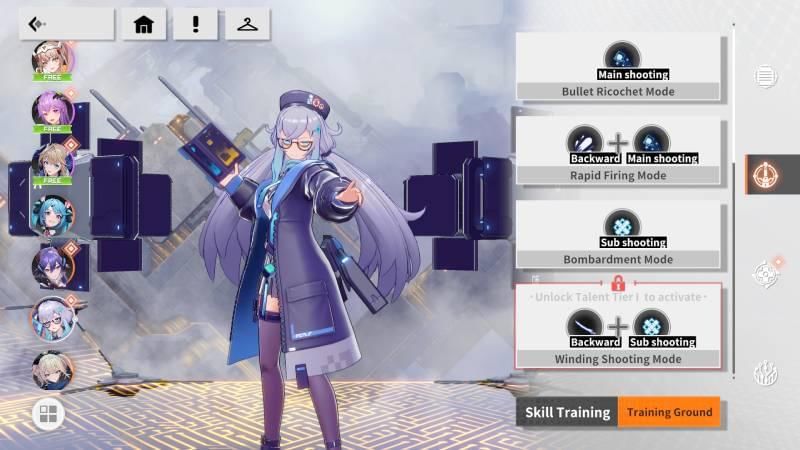Select the Rapid Firing Mode skill card
This screenshot has height=450, width=800.
point(618,152)
